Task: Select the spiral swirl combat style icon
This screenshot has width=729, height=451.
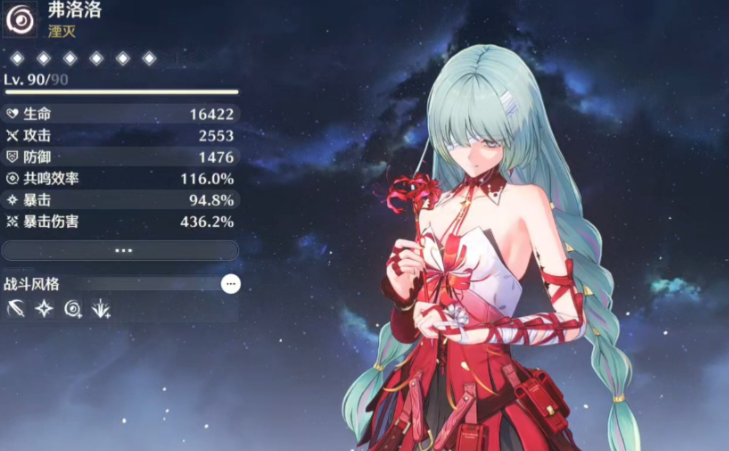Action: point(72,310)
